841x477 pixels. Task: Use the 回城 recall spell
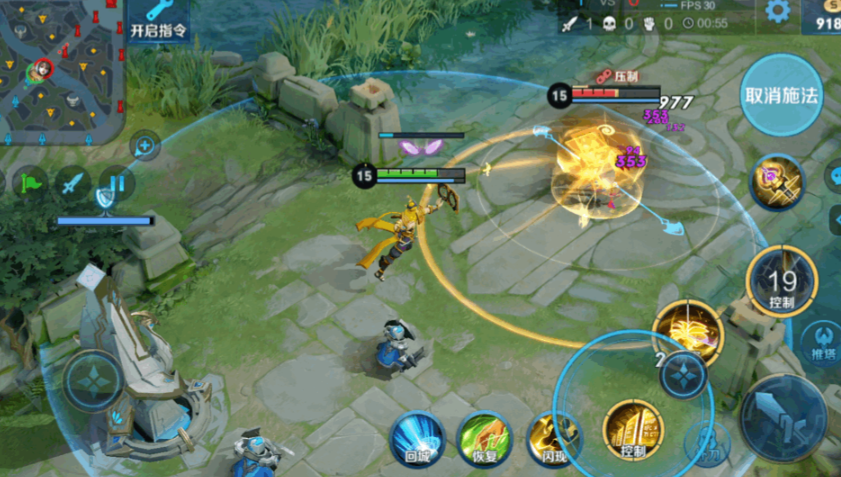click(417, 438)
